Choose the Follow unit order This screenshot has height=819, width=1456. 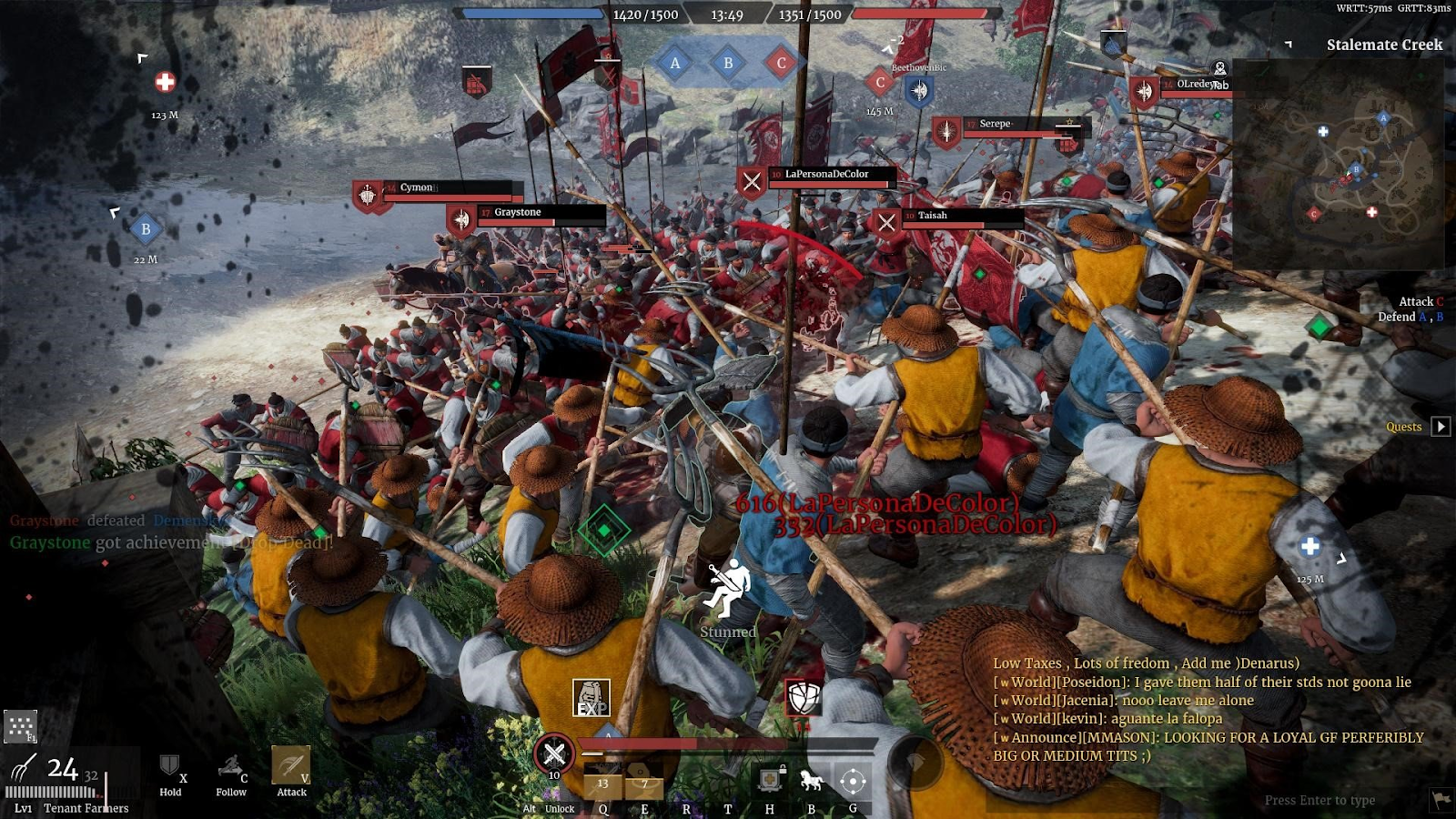231,771
